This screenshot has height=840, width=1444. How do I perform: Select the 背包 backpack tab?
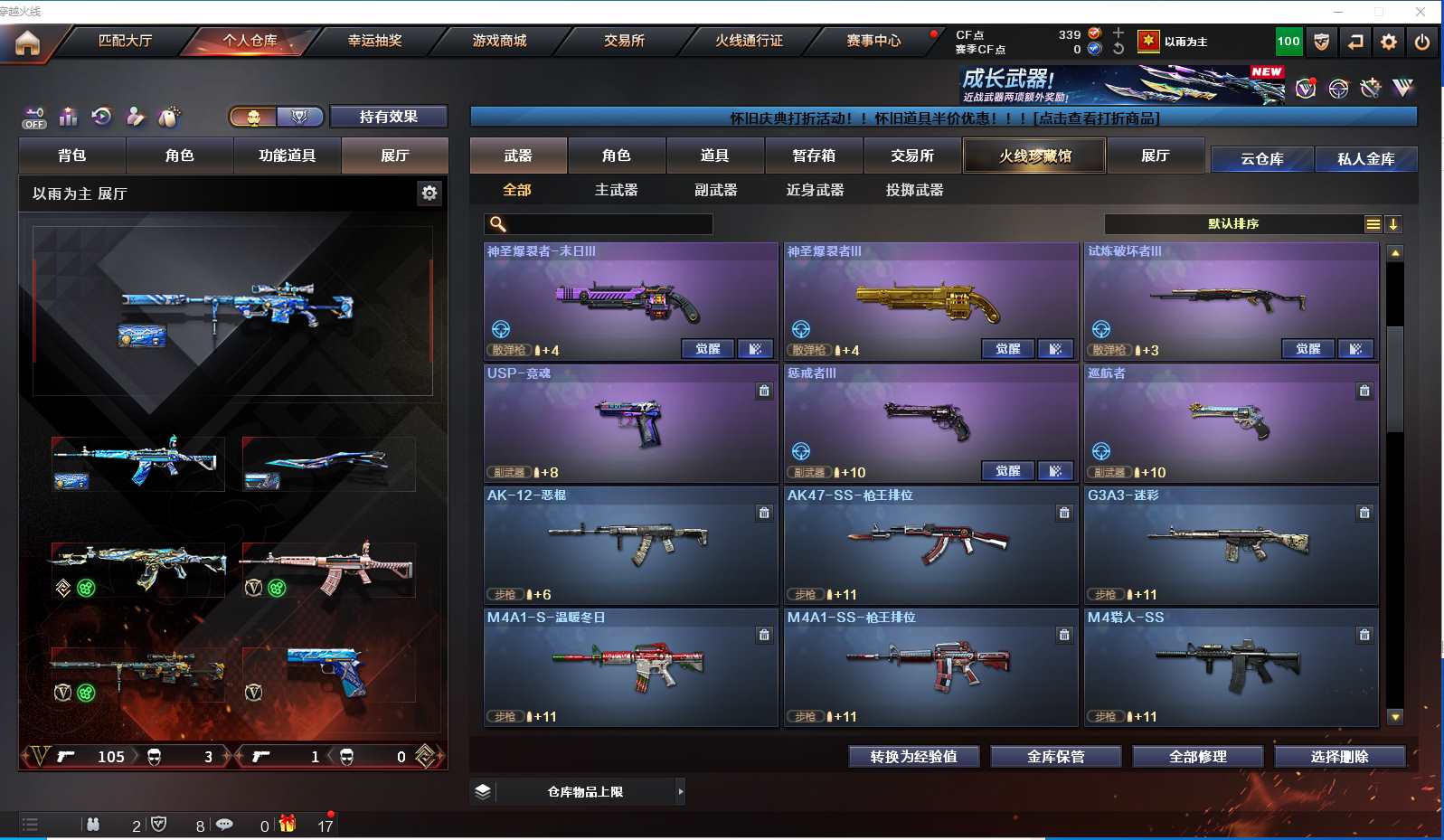pos(71,156)
